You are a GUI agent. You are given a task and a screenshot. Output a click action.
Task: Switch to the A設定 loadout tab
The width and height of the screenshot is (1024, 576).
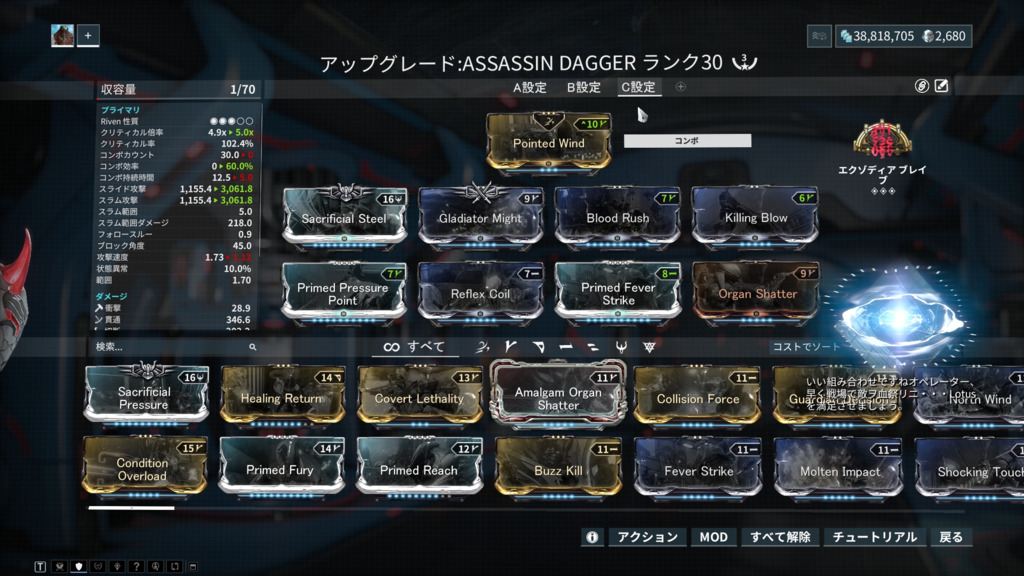pos(530,87)
